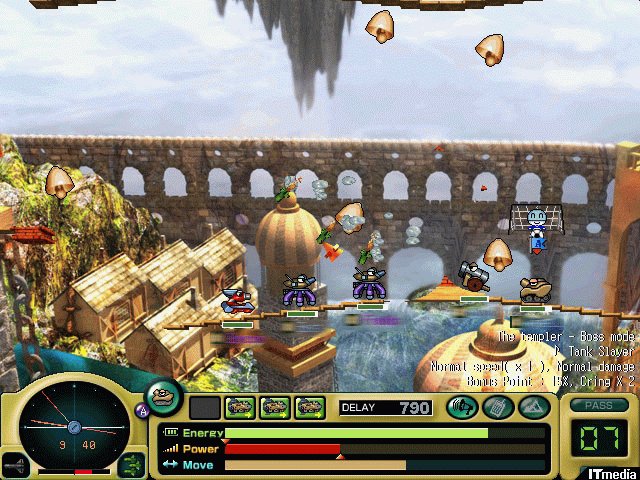
Task: Select the mobile phone icon button
Action: point(497,407)
